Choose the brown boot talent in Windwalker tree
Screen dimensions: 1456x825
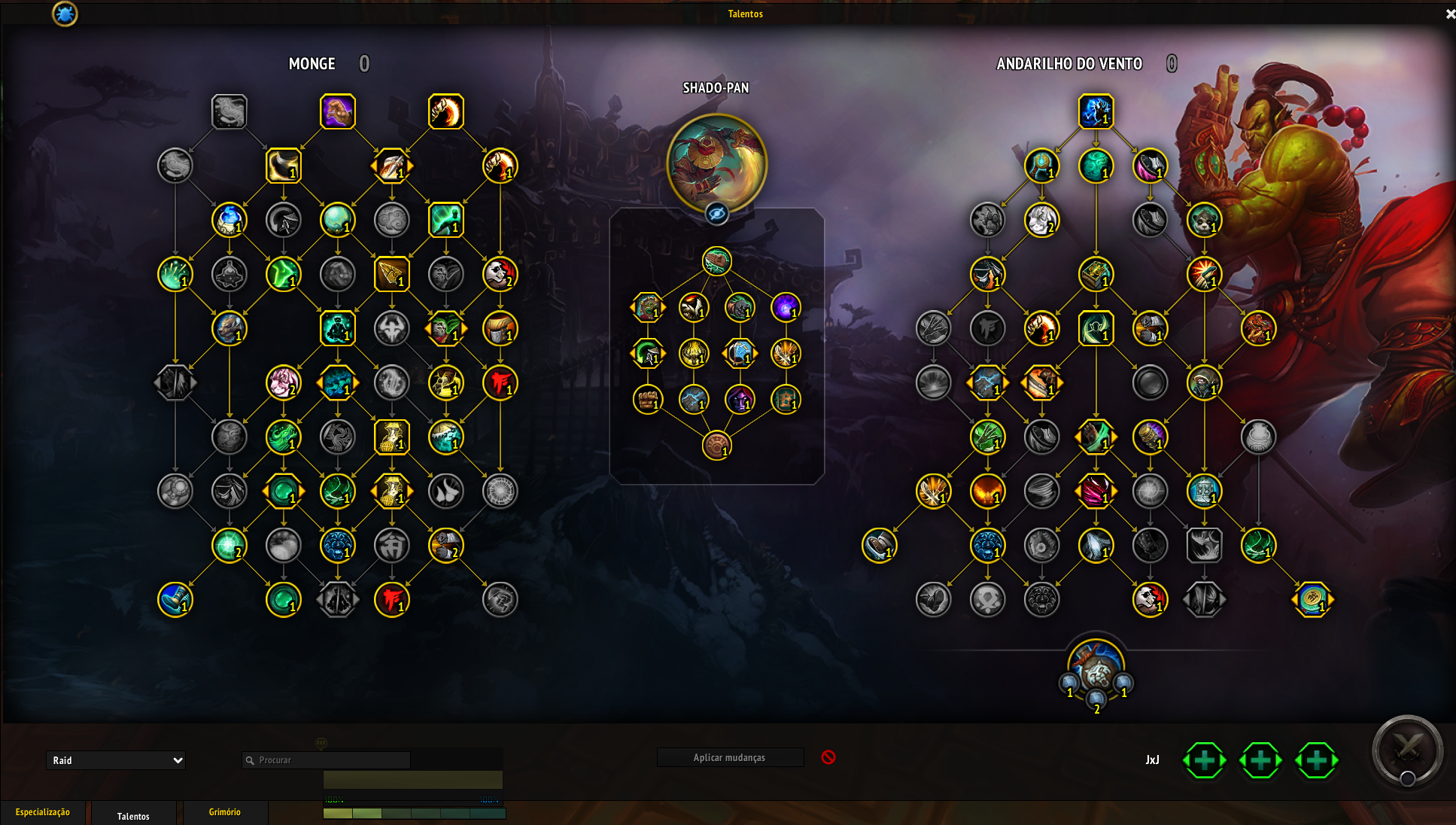pyautogui.click(x=879, y=545)
